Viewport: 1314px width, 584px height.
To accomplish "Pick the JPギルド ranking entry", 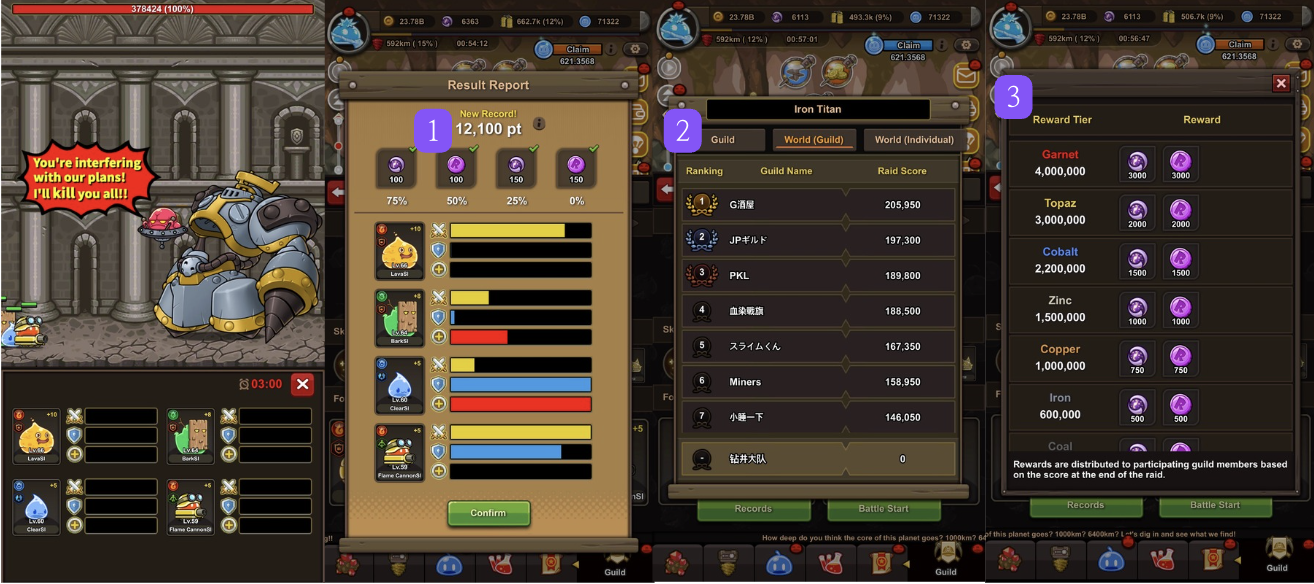I will 817,240.
